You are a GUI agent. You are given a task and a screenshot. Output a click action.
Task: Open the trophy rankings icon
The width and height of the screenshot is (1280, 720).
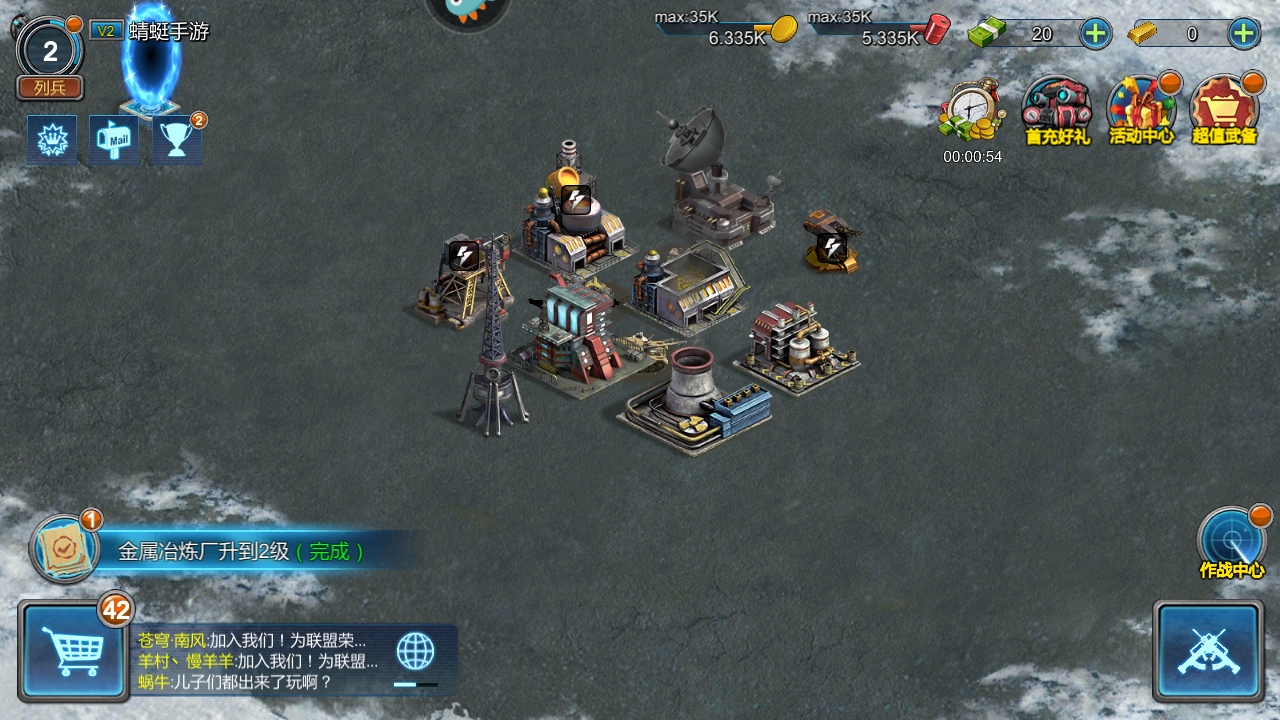(177, 140)
